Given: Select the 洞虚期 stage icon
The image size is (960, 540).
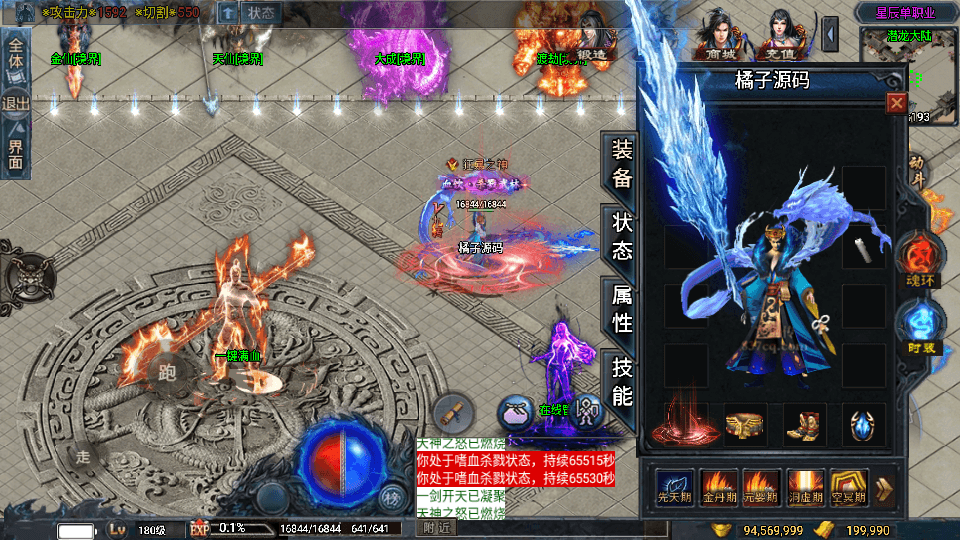Looking at the screenshot, I should click(x=806, y=487).
